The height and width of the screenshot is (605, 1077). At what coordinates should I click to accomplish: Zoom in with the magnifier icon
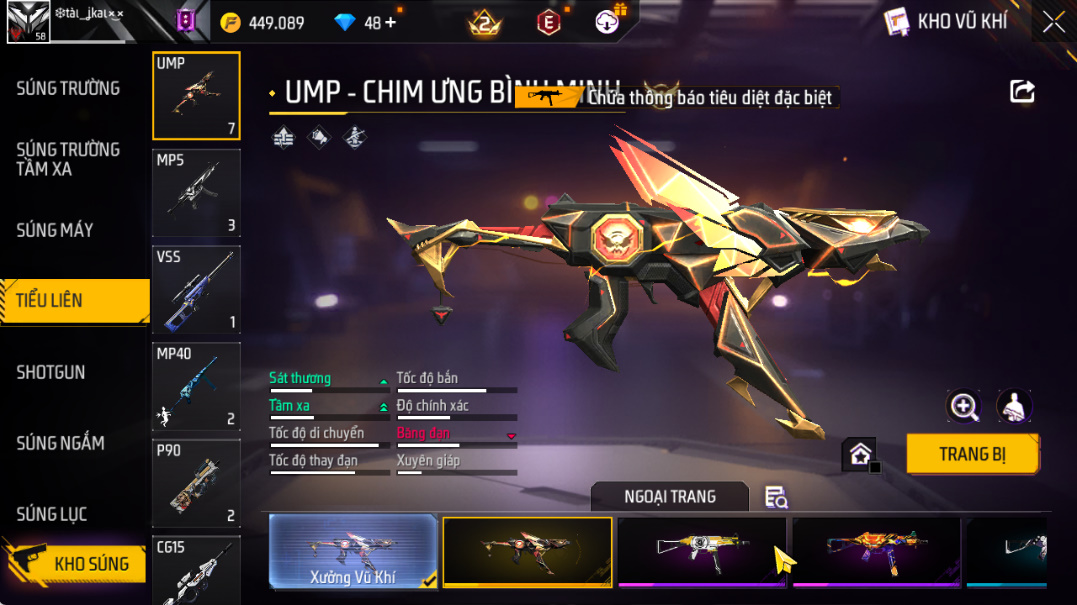tap(964, 405)
